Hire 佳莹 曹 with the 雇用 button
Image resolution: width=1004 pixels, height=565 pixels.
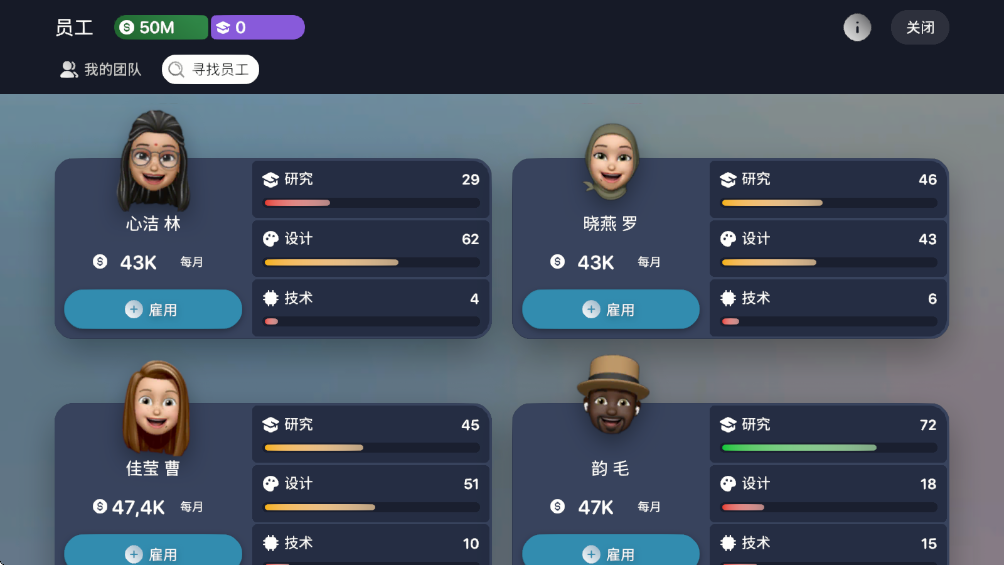(153, 553)
